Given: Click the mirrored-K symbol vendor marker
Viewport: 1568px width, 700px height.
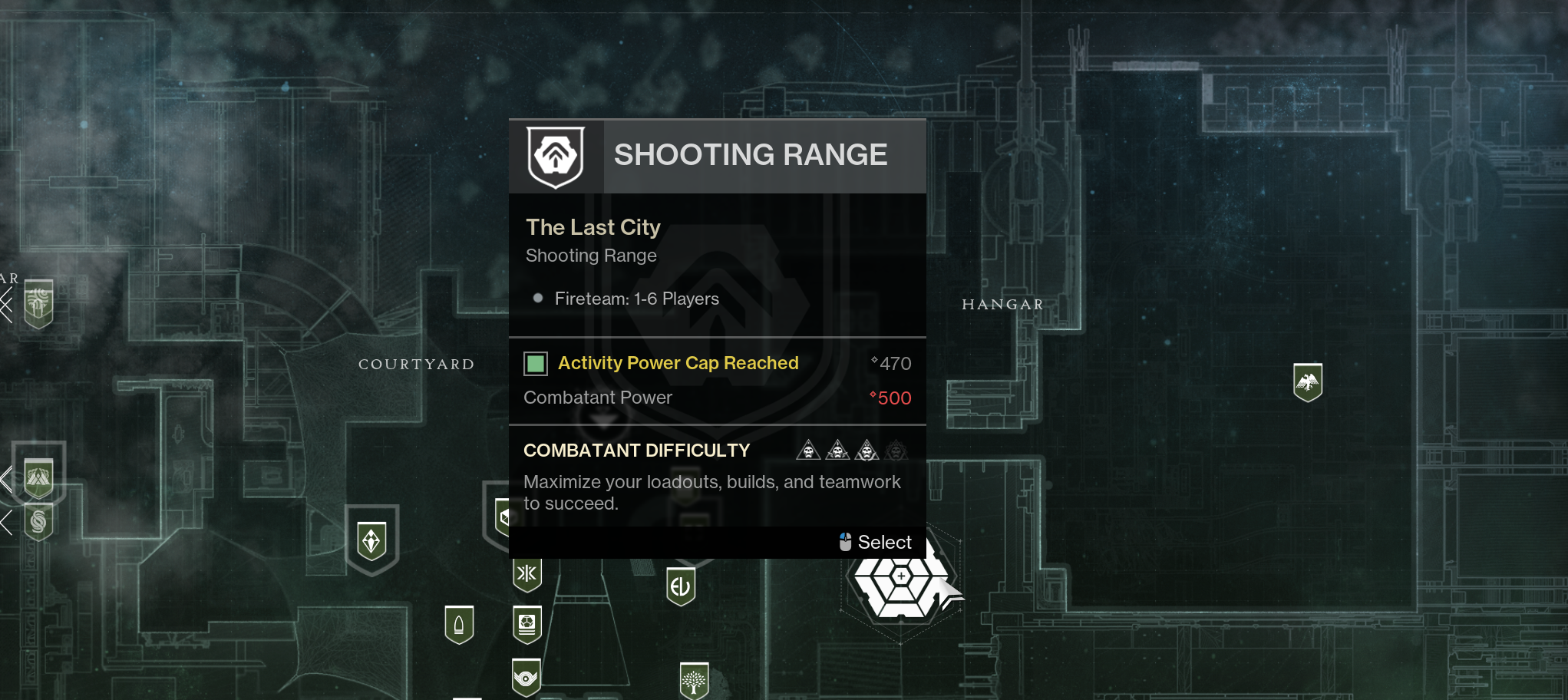Looking at the screenshot, I should 527,573.
